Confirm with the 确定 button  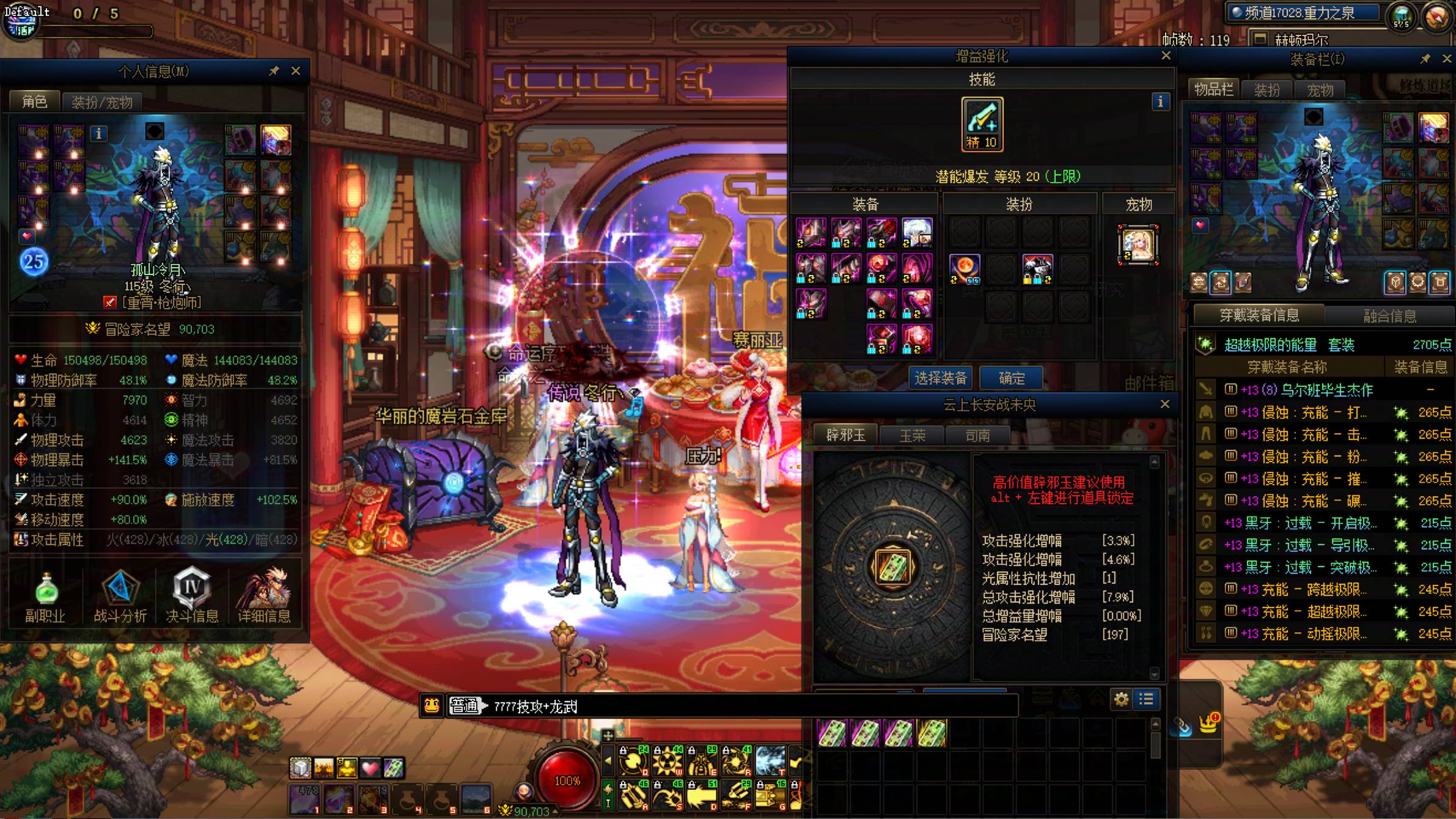pos(1012,378)
